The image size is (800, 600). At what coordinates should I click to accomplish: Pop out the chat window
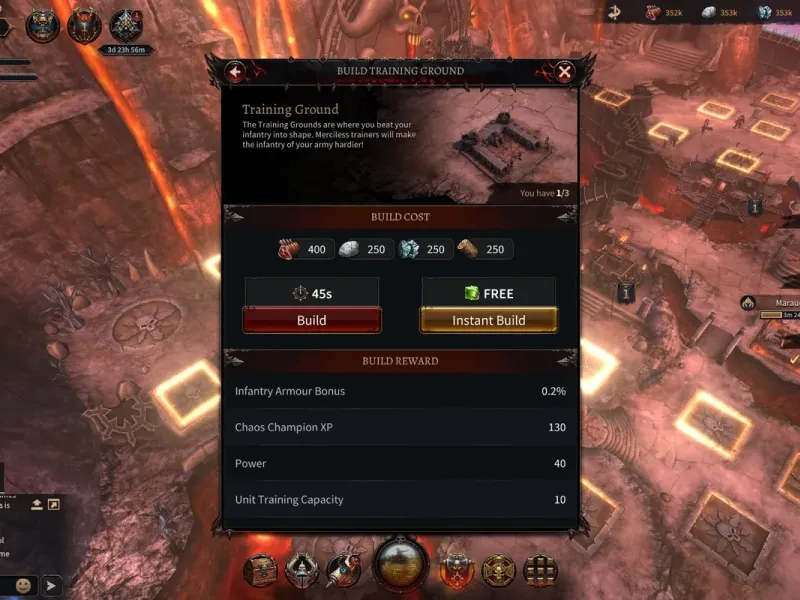pyautogui.click(x=53, y=505)
